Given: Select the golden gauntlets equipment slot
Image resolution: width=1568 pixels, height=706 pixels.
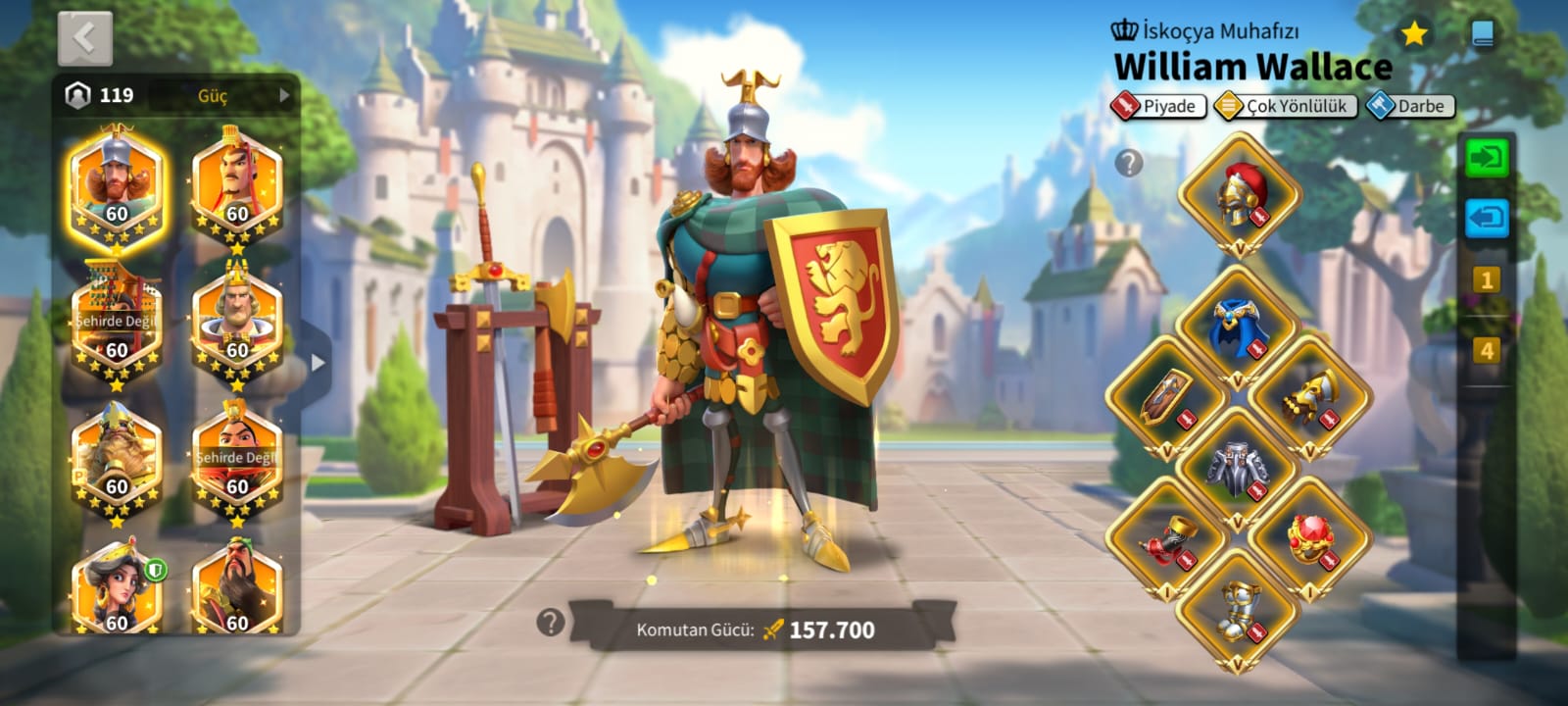Looking at the screenshot, I should [1310, 397].
